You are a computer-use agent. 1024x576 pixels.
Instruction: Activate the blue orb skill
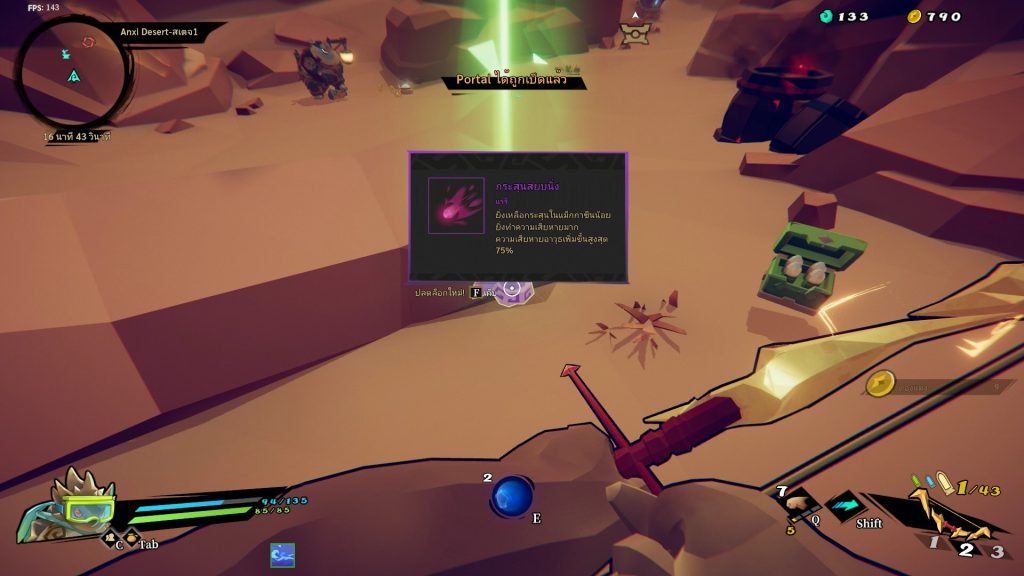512,496
